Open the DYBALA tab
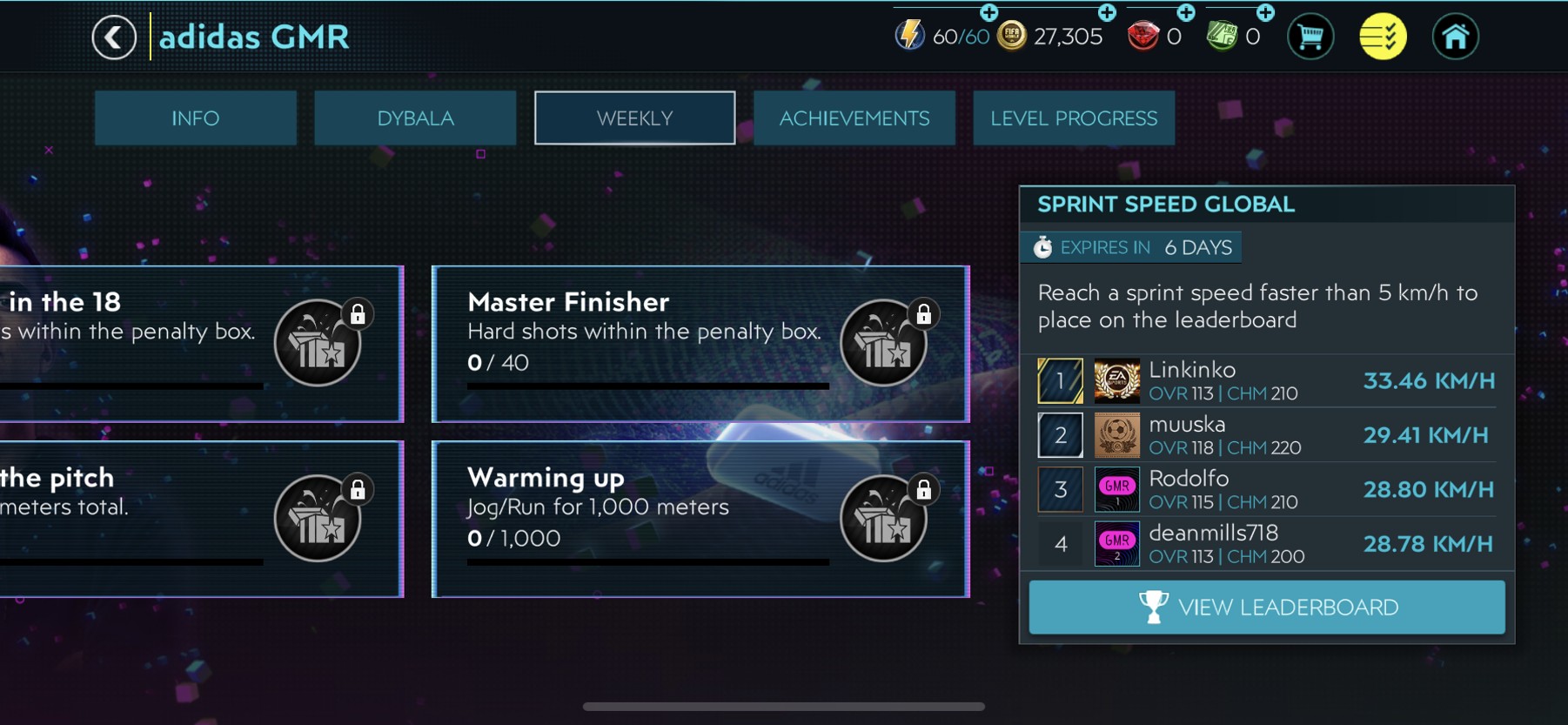This screenshot has height=725, width=1568. [x=415, y=118]
